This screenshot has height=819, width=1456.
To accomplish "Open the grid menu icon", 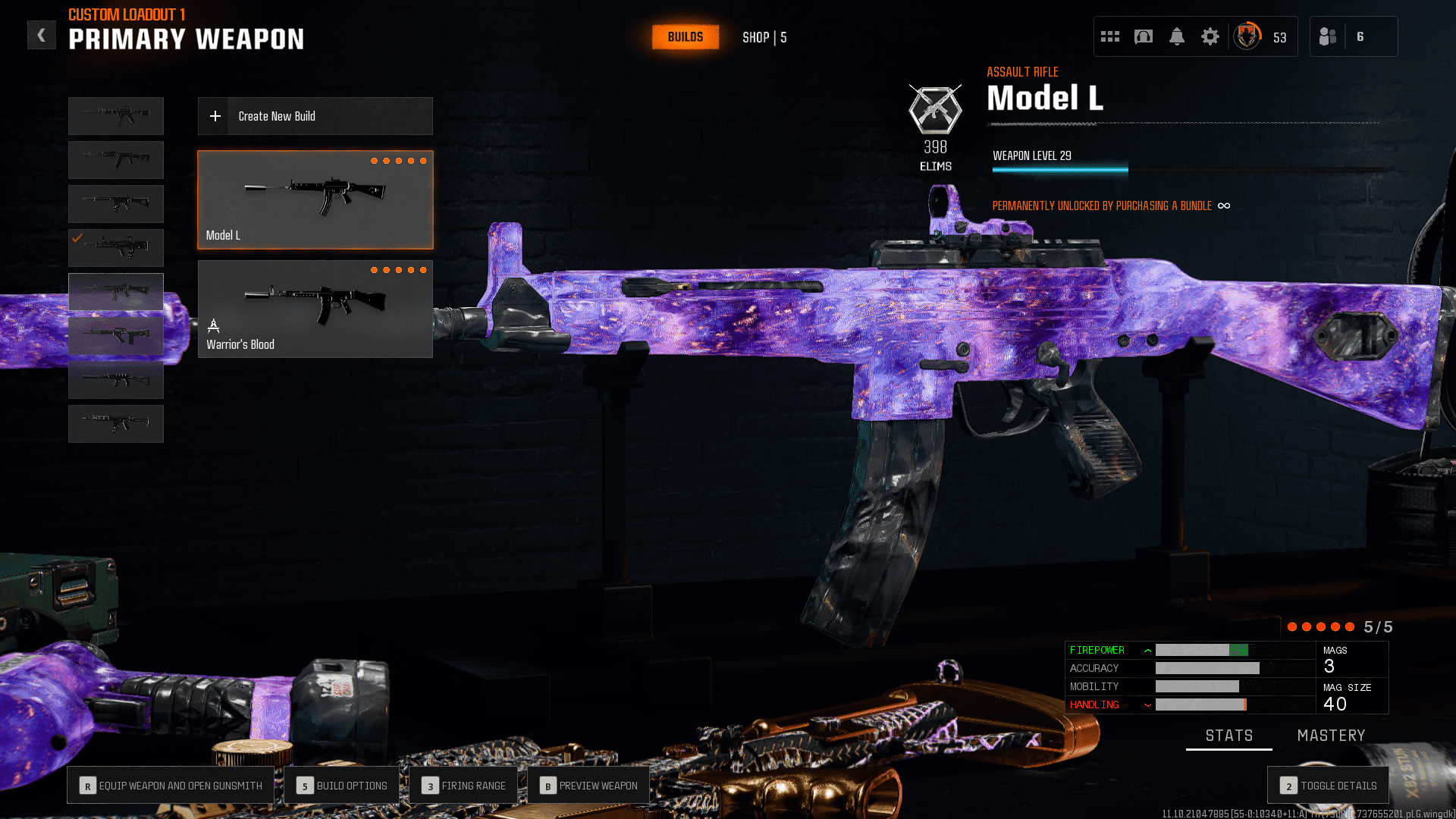I will (1109, 36).
